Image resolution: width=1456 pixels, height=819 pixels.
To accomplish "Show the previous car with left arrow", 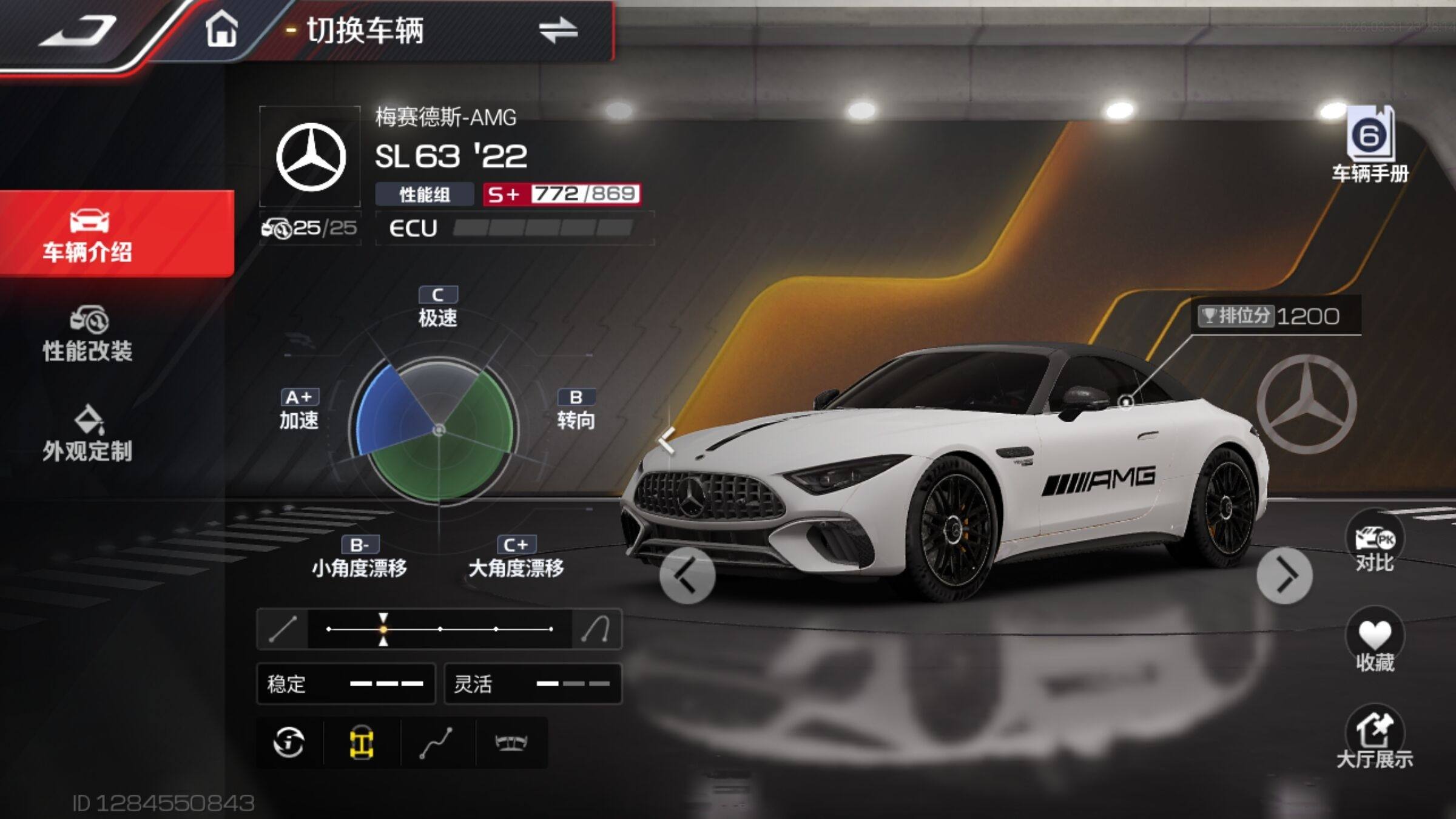I will pyautogui.click(x=687, y=576).
